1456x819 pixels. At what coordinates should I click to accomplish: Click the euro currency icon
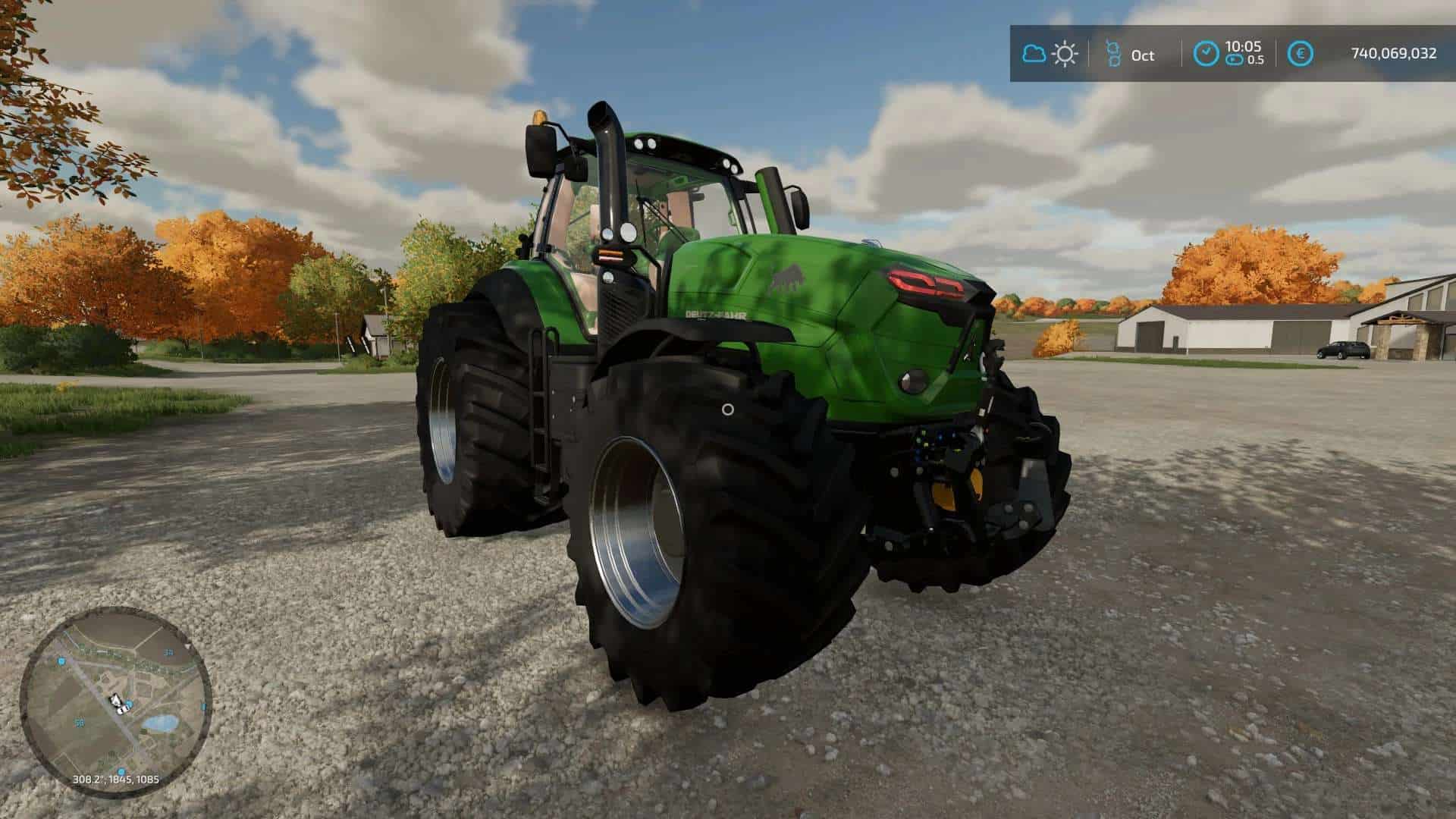[x=1302, y=54]
